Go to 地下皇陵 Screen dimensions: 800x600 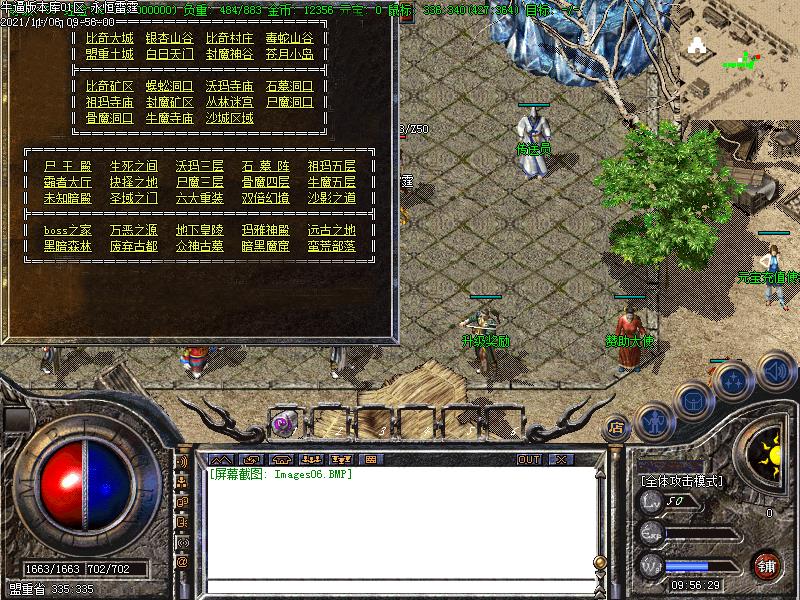(200, 230)
